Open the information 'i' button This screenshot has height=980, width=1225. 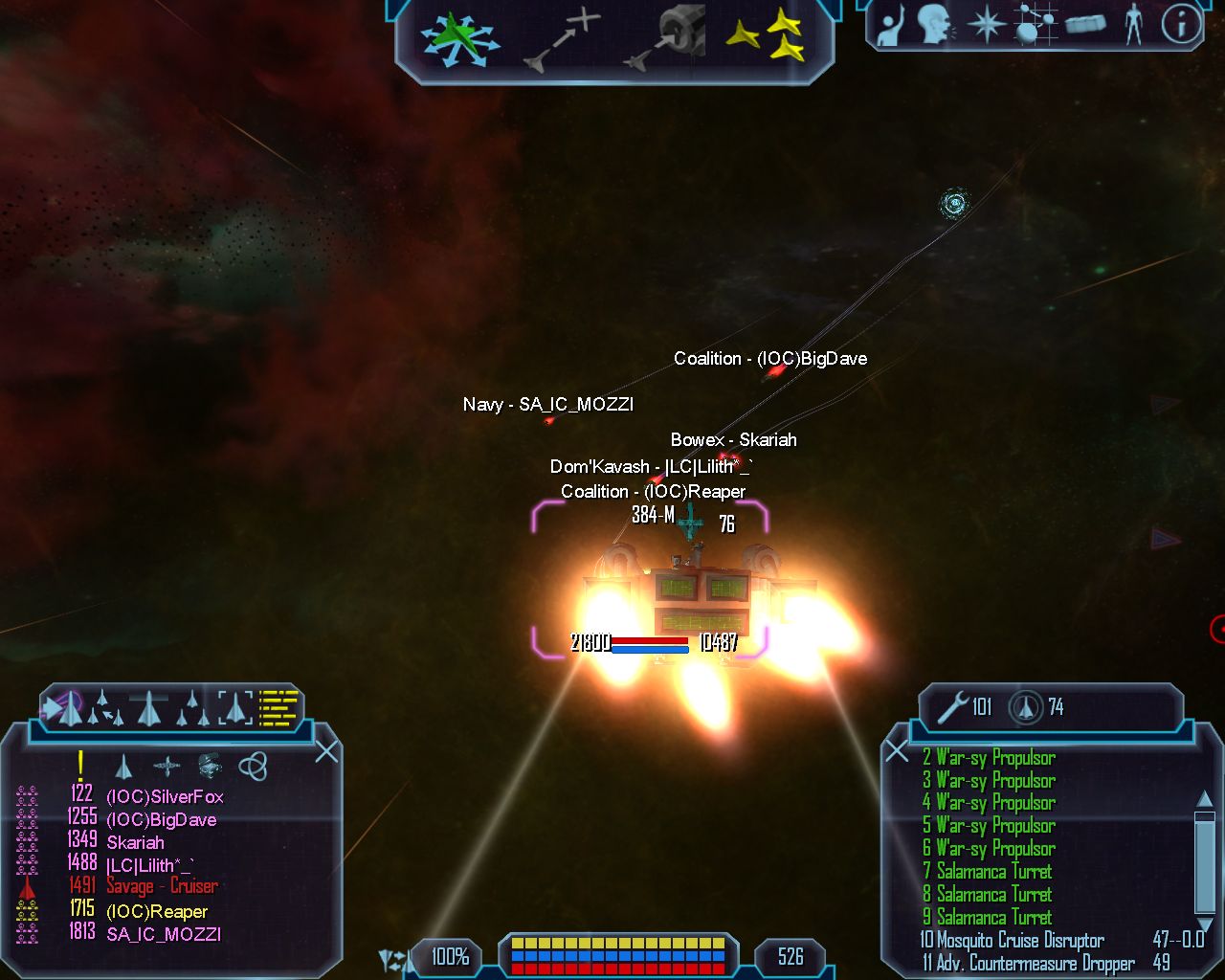click(x=1181, y=26)
